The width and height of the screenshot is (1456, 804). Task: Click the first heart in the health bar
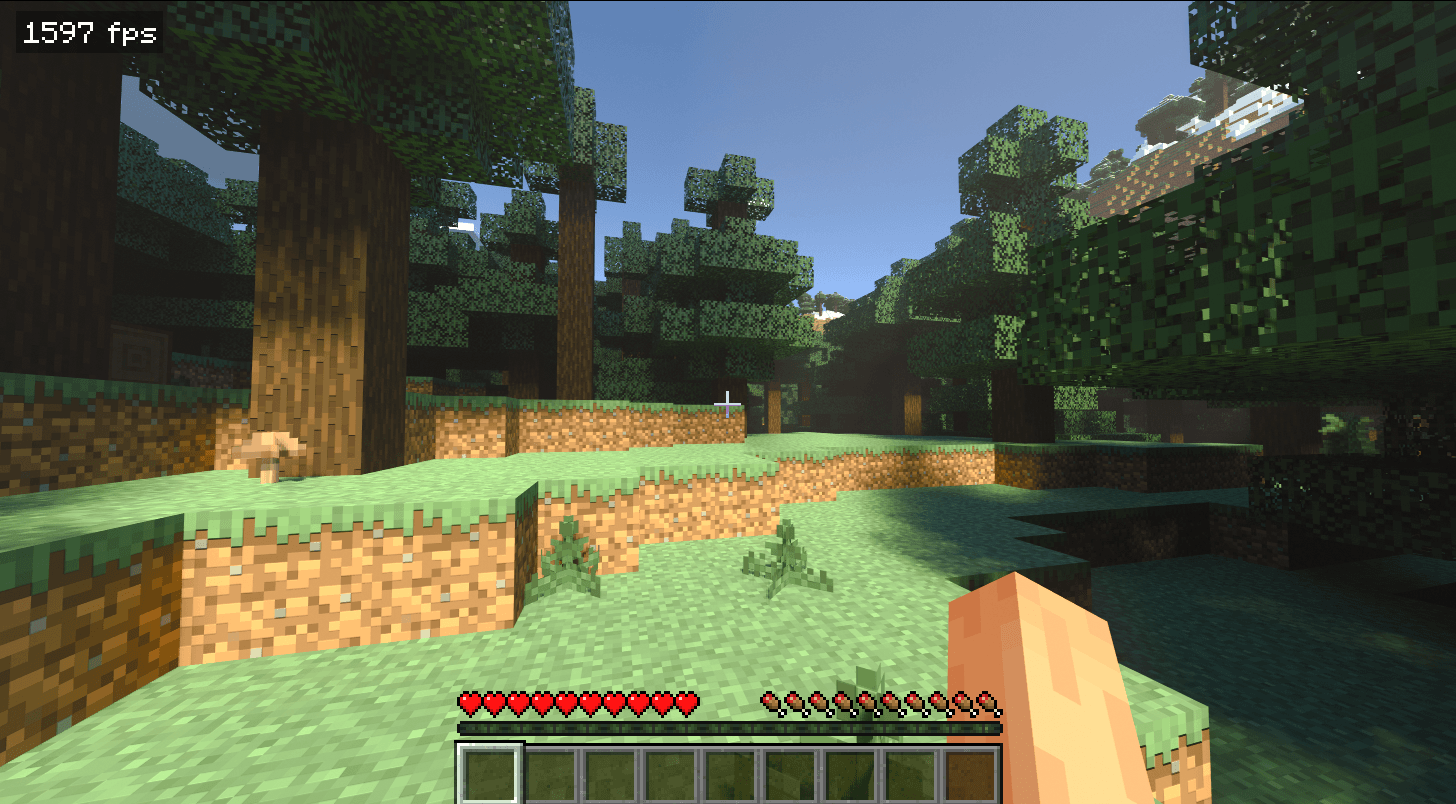468,703
